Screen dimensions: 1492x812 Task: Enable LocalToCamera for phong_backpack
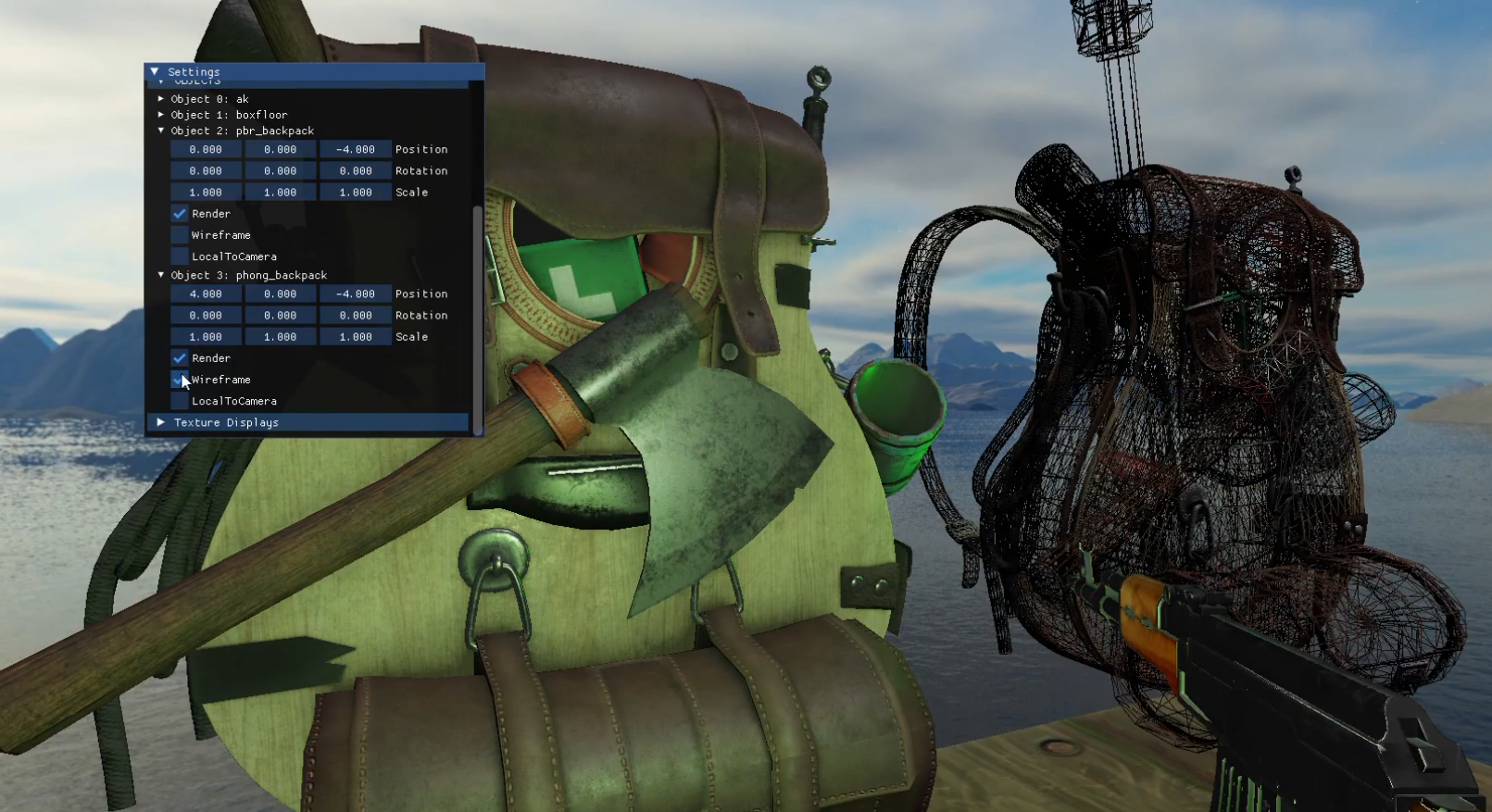(x=180, y=401)
